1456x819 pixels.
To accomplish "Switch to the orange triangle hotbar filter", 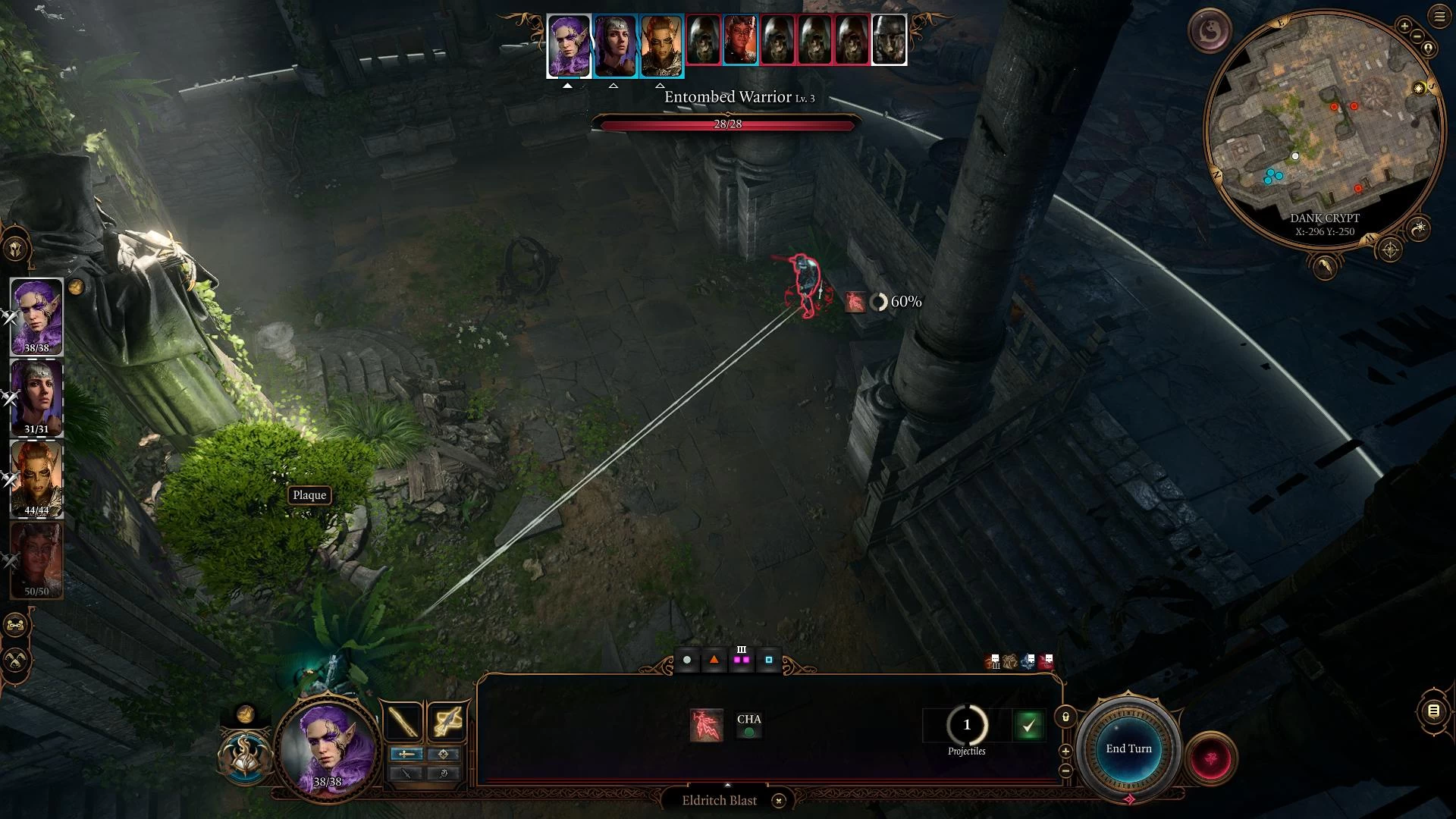I will click(x=714, y=660).
